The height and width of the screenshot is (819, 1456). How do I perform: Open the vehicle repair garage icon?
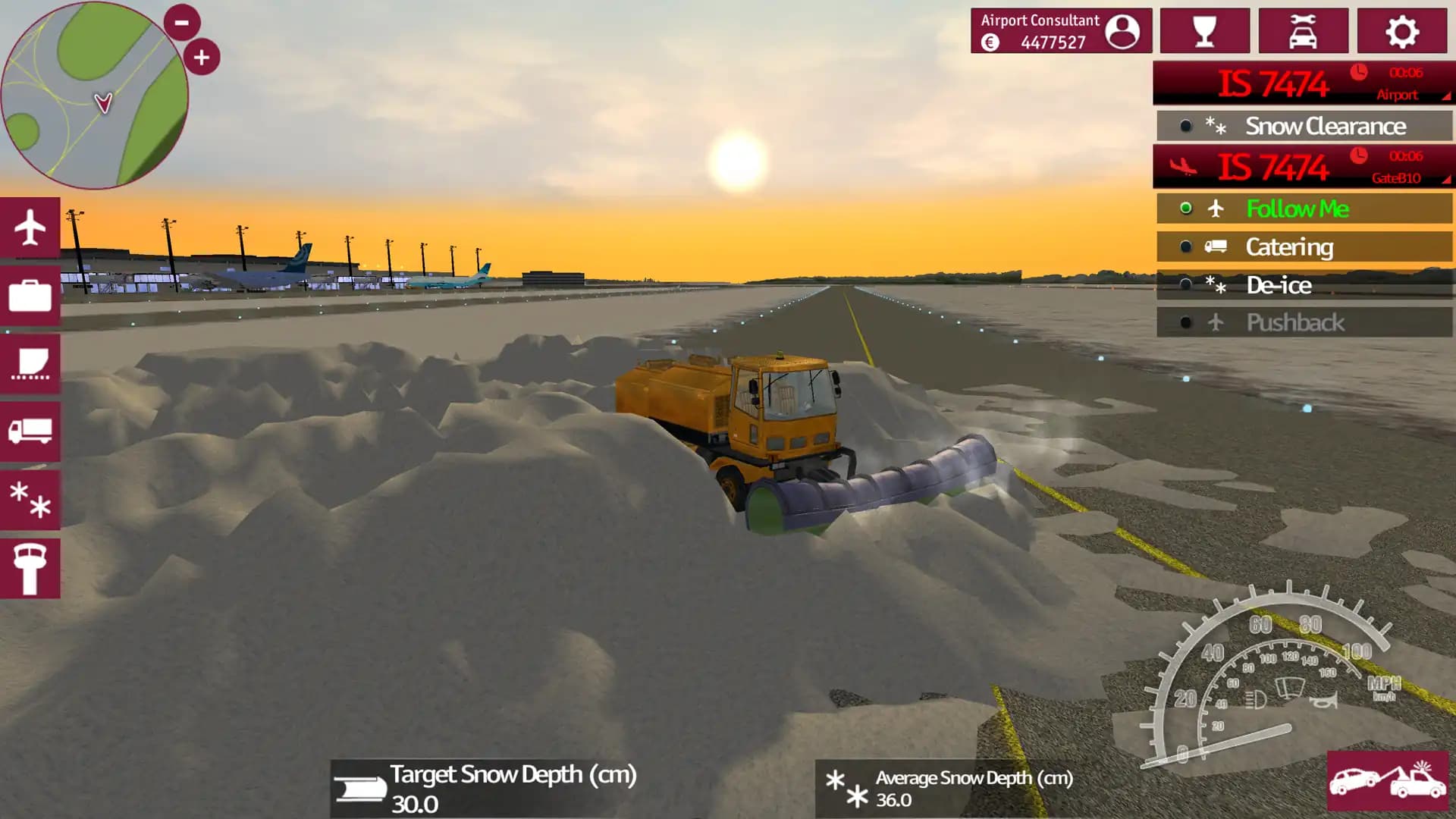[1304, 31]
